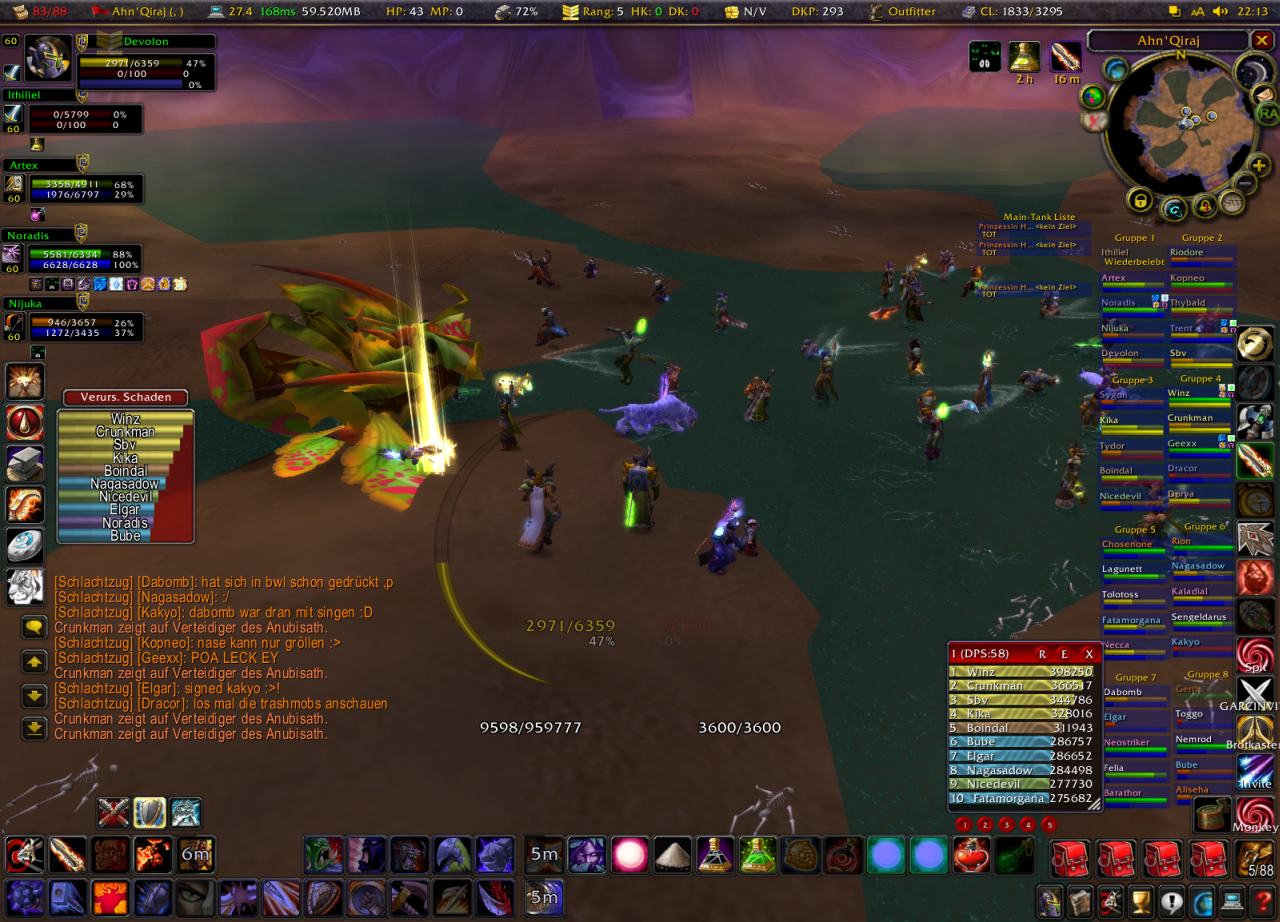This screenshot has width=1280, height=922.
Task: Open the chat bubble menu button
Action: (x=35, y=627)
